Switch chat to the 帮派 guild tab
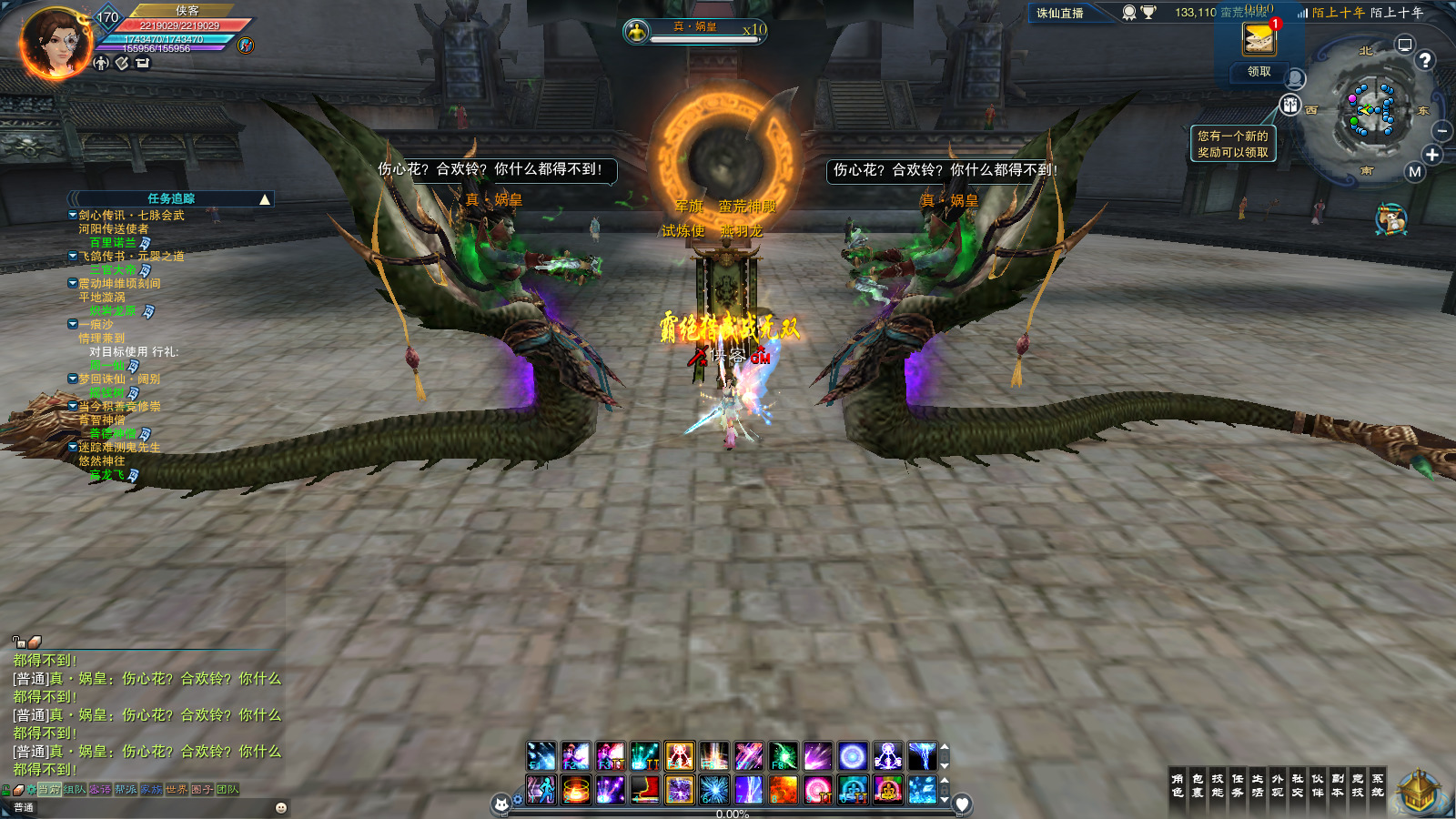Screen dimensions: 1456x819 pos(126,790)
